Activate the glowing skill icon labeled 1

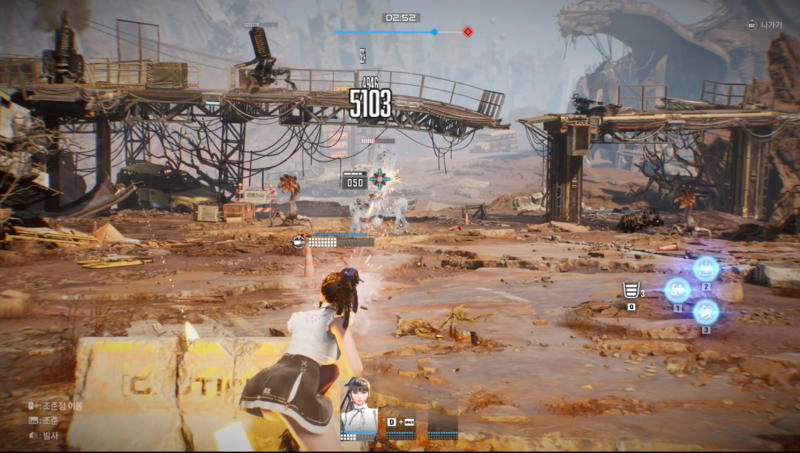pos(677,290)
